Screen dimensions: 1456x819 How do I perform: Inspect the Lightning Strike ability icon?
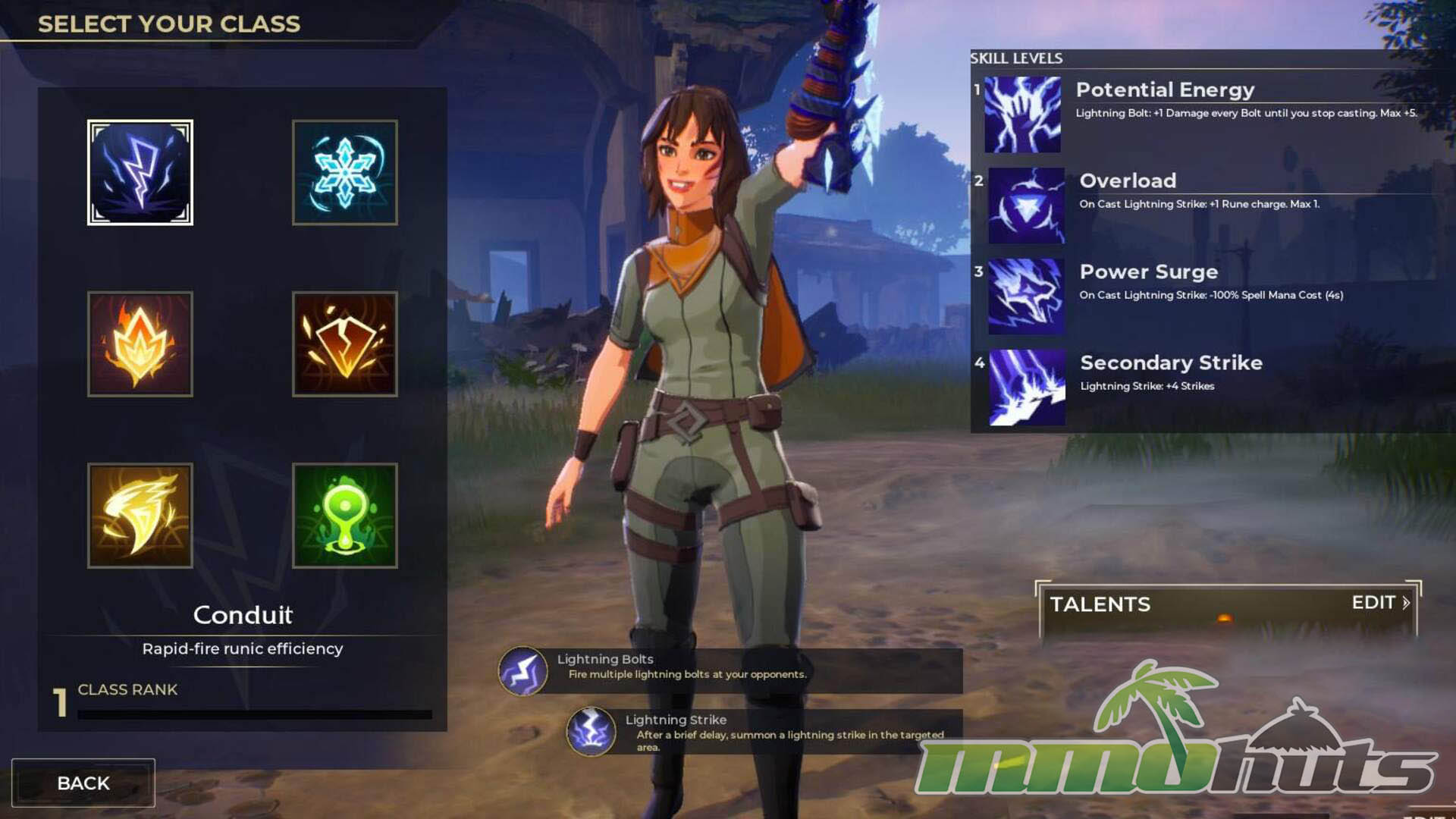591,732
